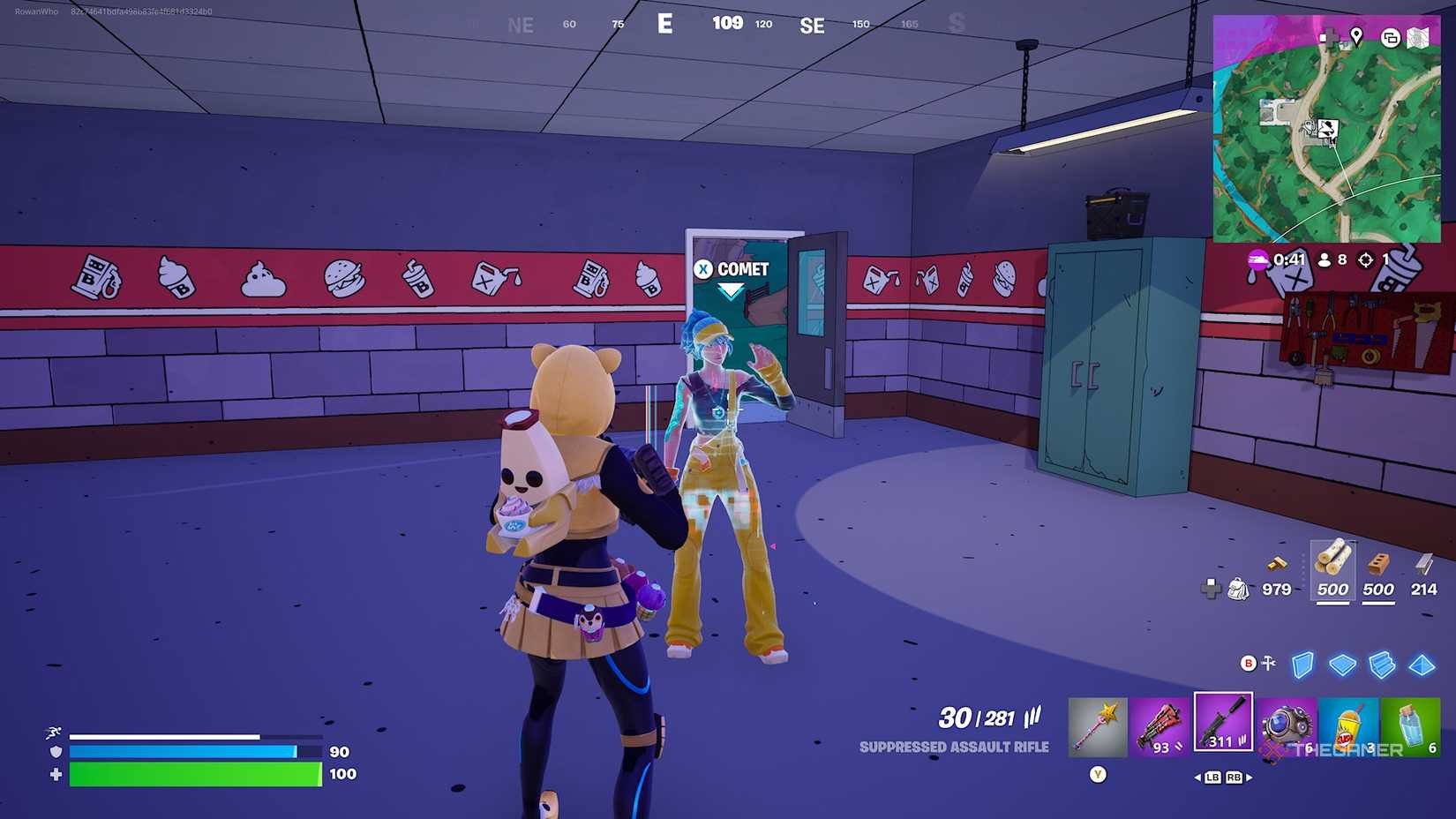The height and width of the screenshot is (819, 1456).
Task: Click the eliminations crosshair icon on the minimap panel
Action: 1366,259
